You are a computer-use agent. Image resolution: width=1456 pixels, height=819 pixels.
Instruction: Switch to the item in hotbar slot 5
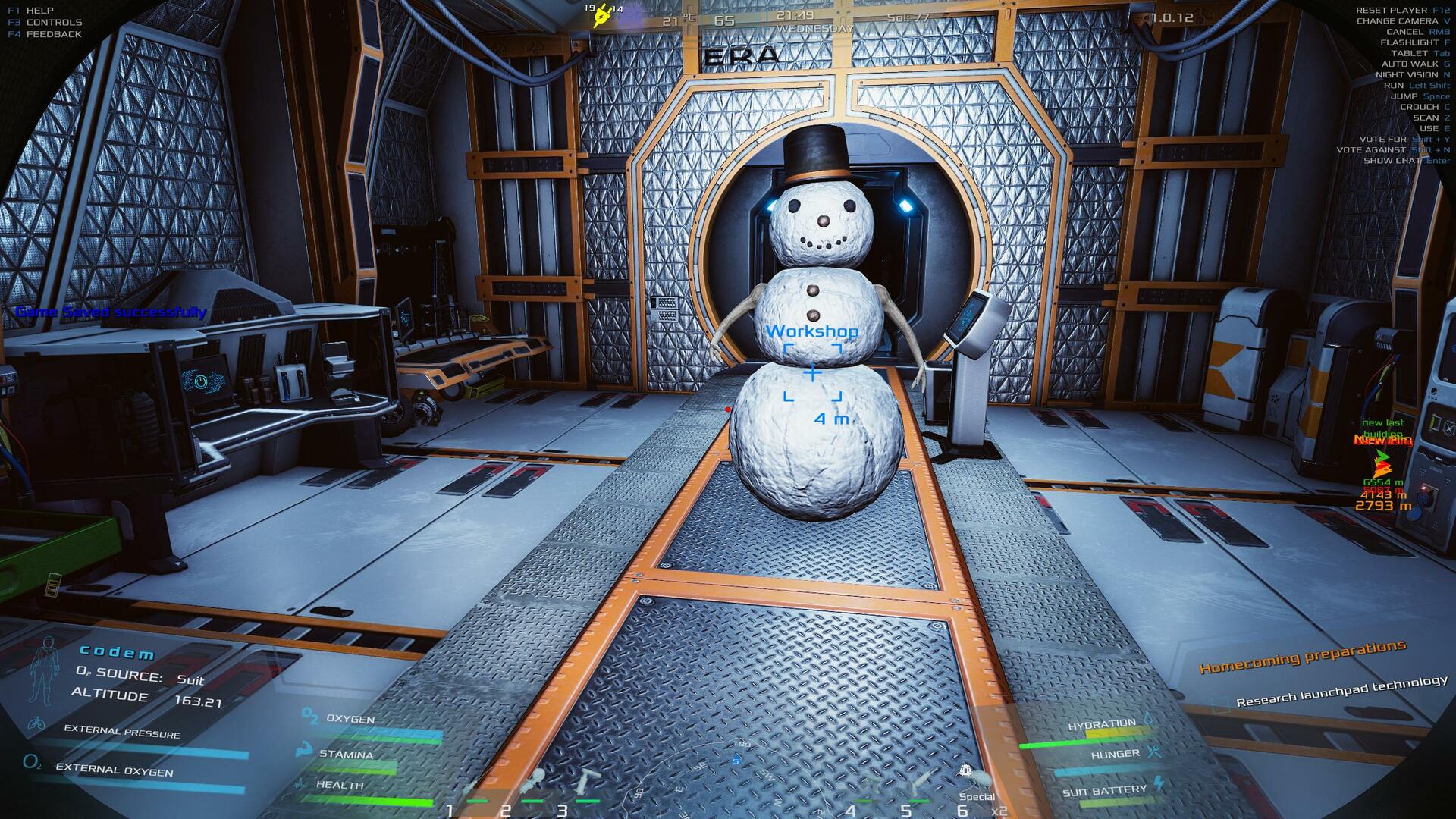point(922,783)
